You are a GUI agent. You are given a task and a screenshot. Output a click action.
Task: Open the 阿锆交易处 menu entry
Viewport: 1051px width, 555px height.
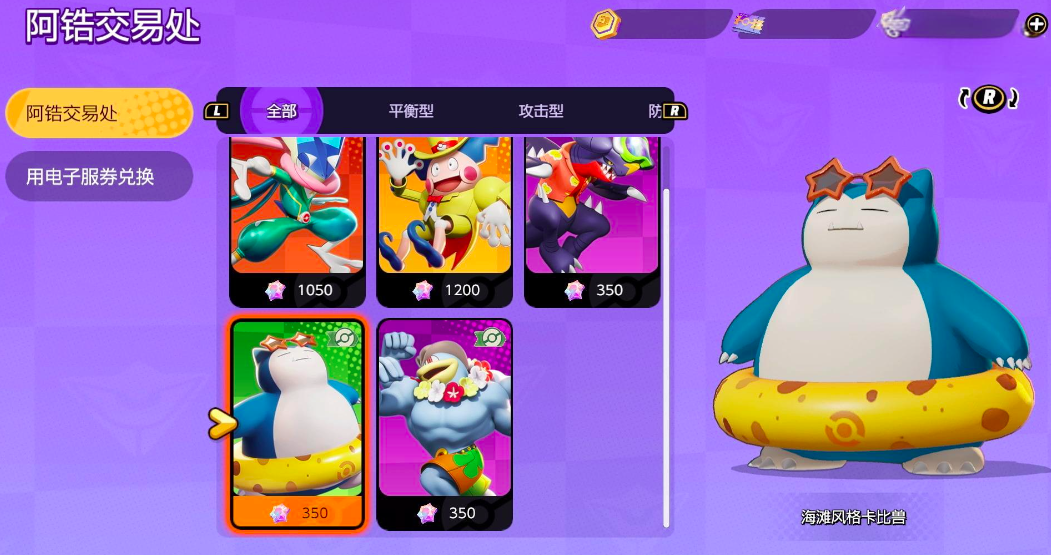tap(98, 113)
